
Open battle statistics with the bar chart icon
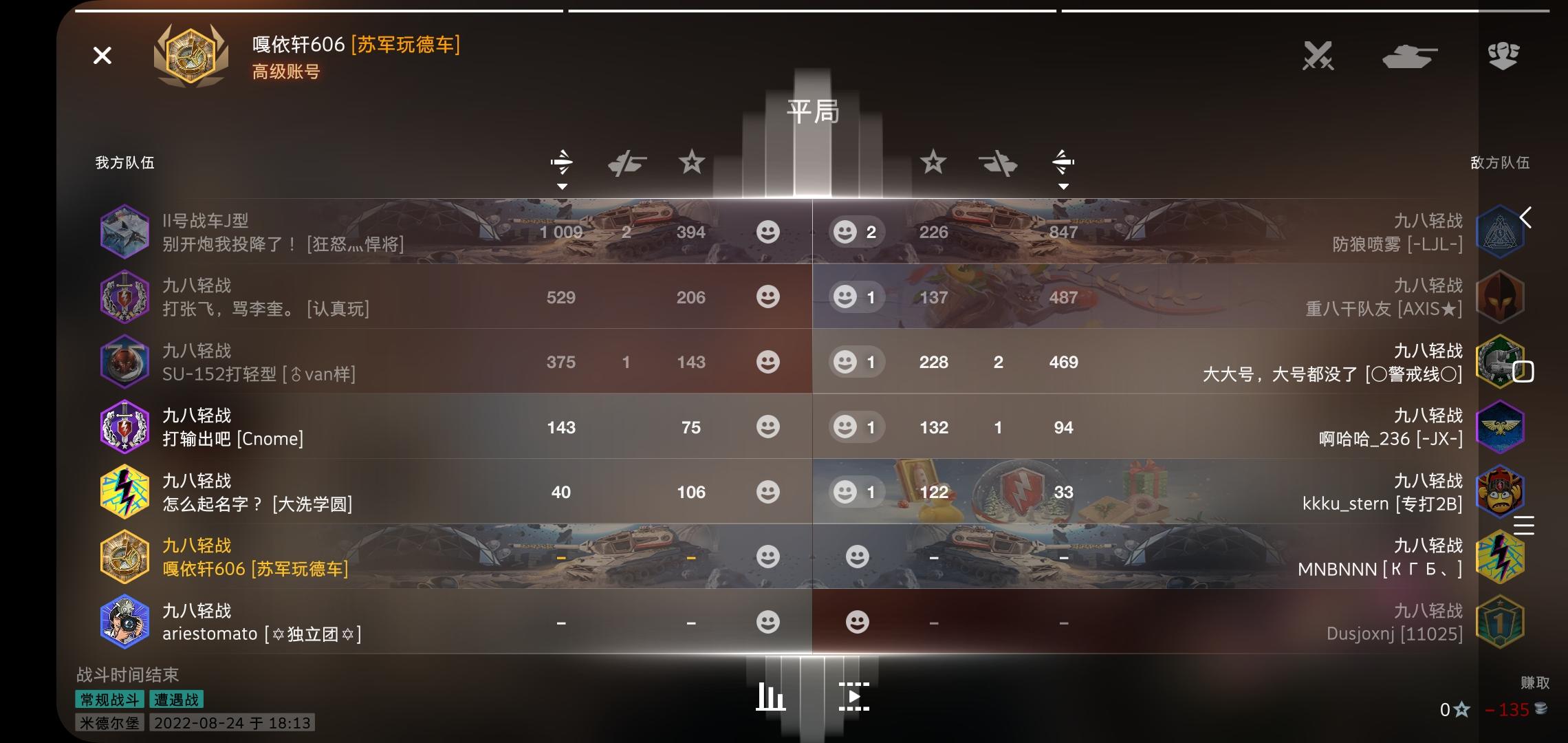pyautogui.click(x=770, y=697)
